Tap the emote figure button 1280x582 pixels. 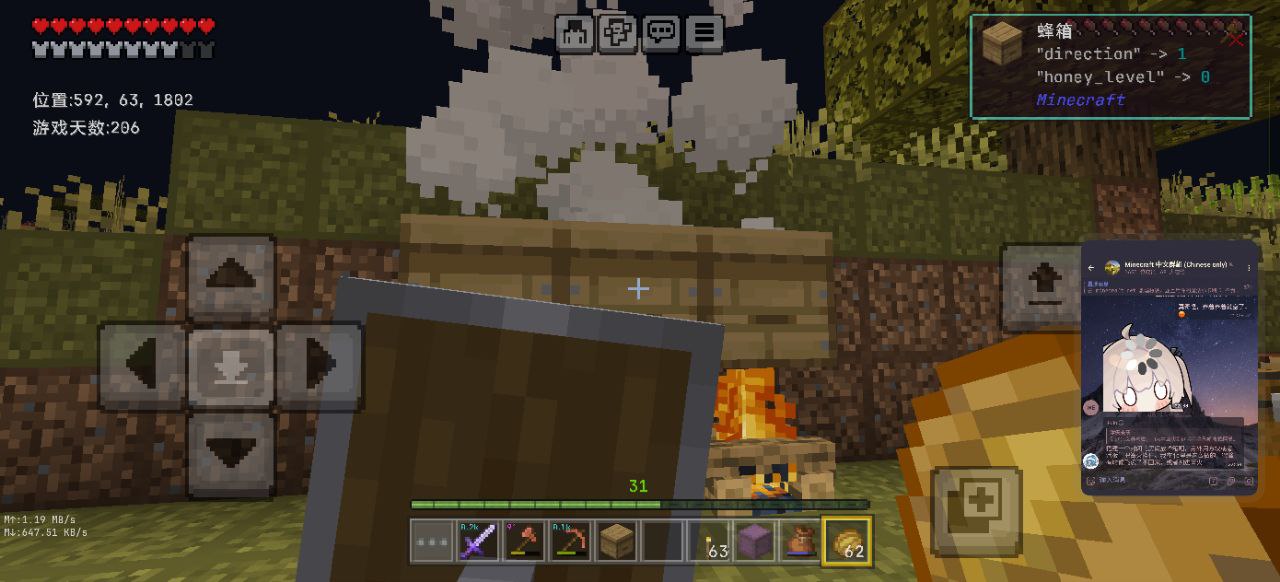point(575,33)
